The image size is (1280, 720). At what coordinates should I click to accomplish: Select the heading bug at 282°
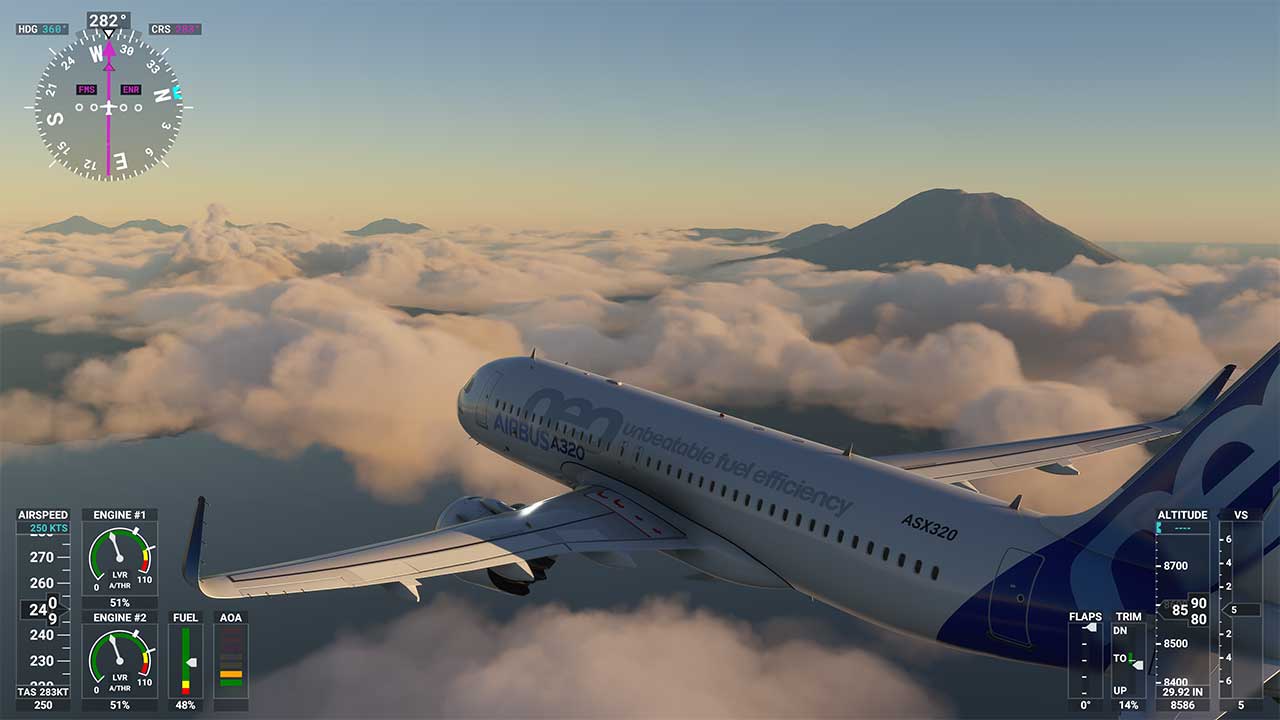107,33
